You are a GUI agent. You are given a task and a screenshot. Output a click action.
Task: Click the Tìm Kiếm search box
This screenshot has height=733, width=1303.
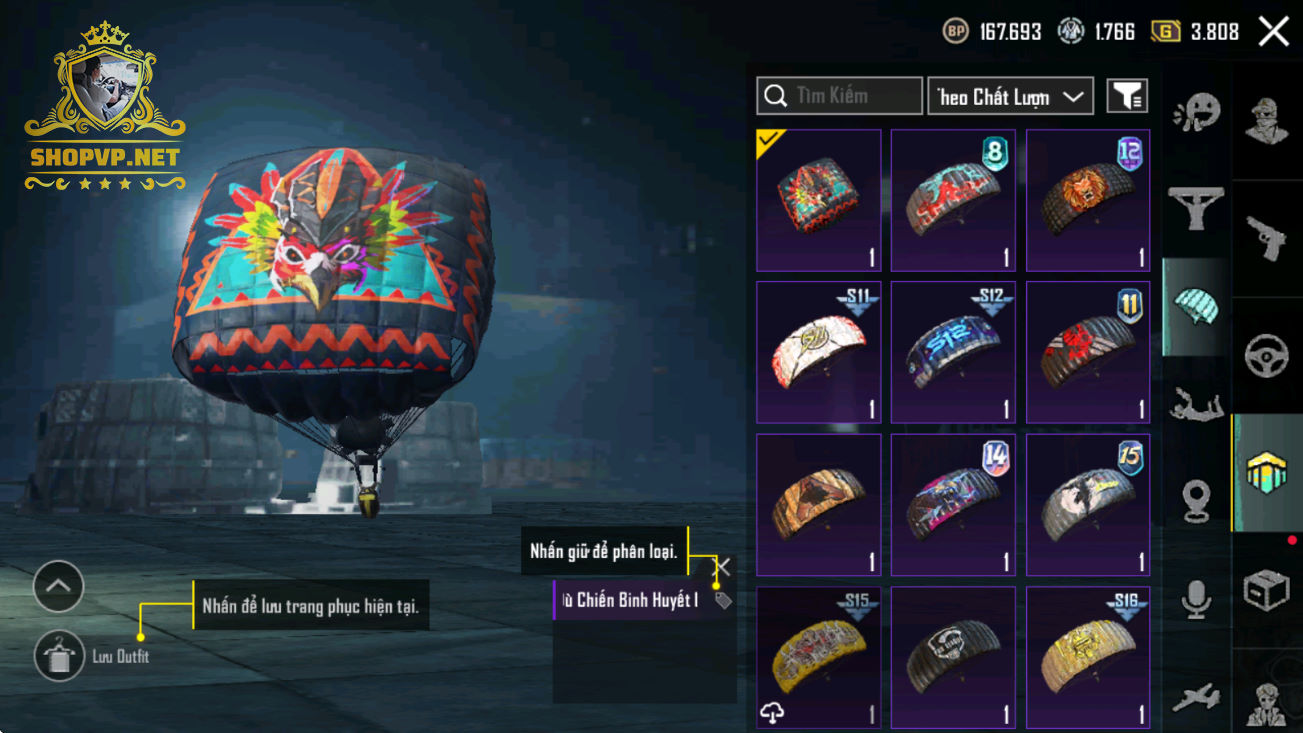pos(839,96)
